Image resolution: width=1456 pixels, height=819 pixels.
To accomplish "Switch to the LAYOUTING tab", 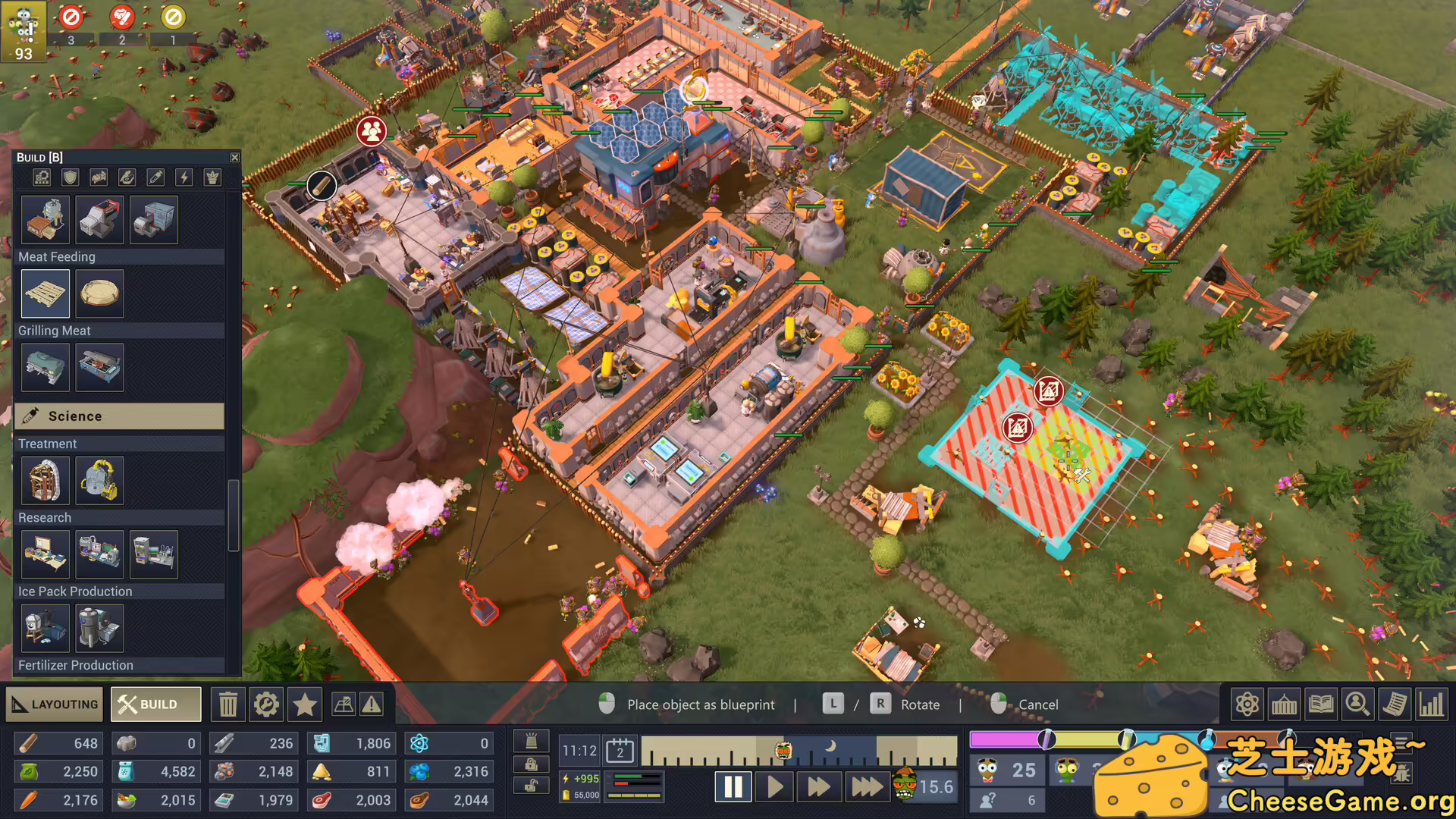I will click(53, 704).
